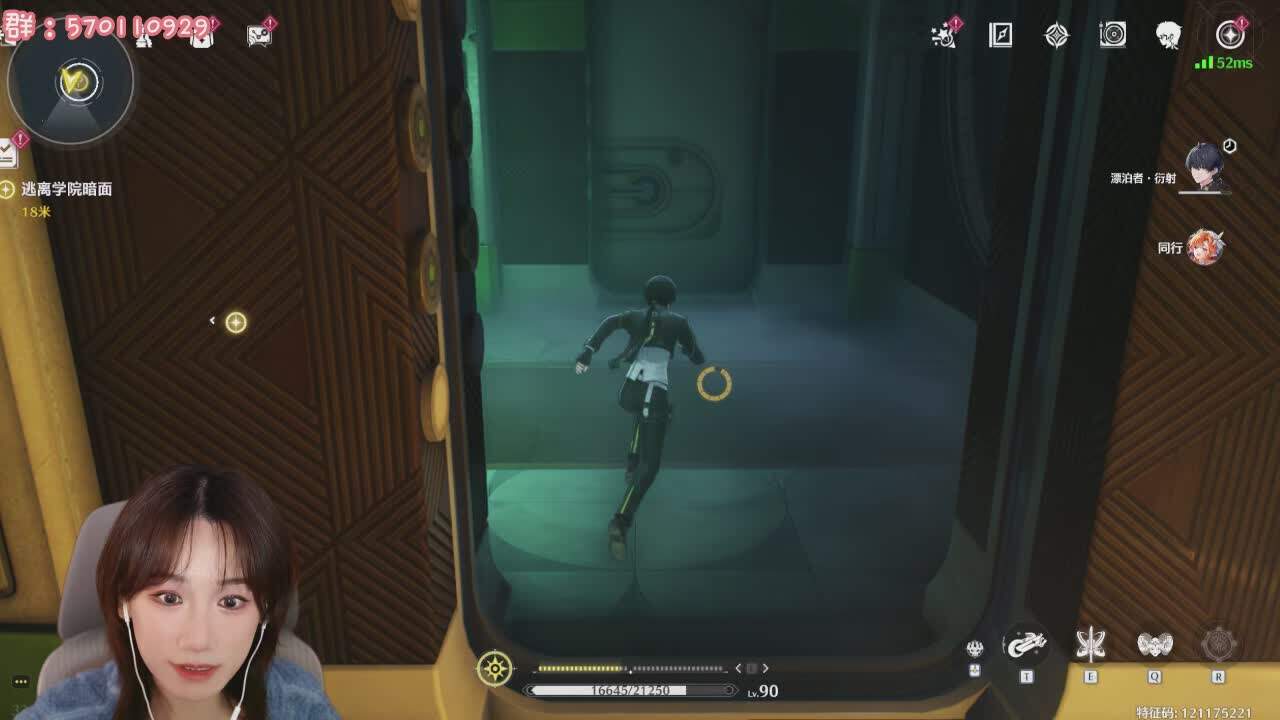
Task: Open the character head resonator icon
Action: point(1168,35)
